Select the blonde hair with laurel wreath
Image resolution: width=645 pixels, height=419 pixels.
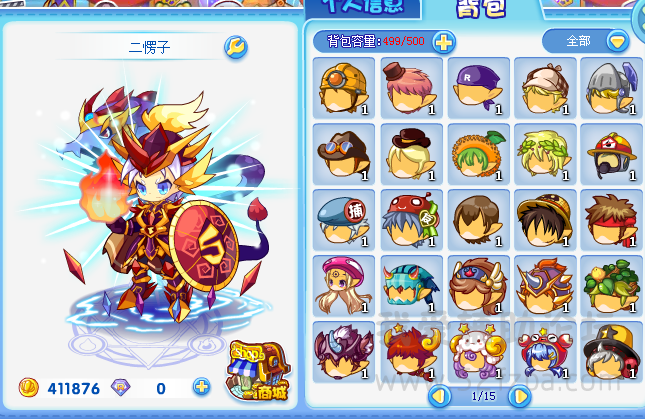click(x=544, y=154)
